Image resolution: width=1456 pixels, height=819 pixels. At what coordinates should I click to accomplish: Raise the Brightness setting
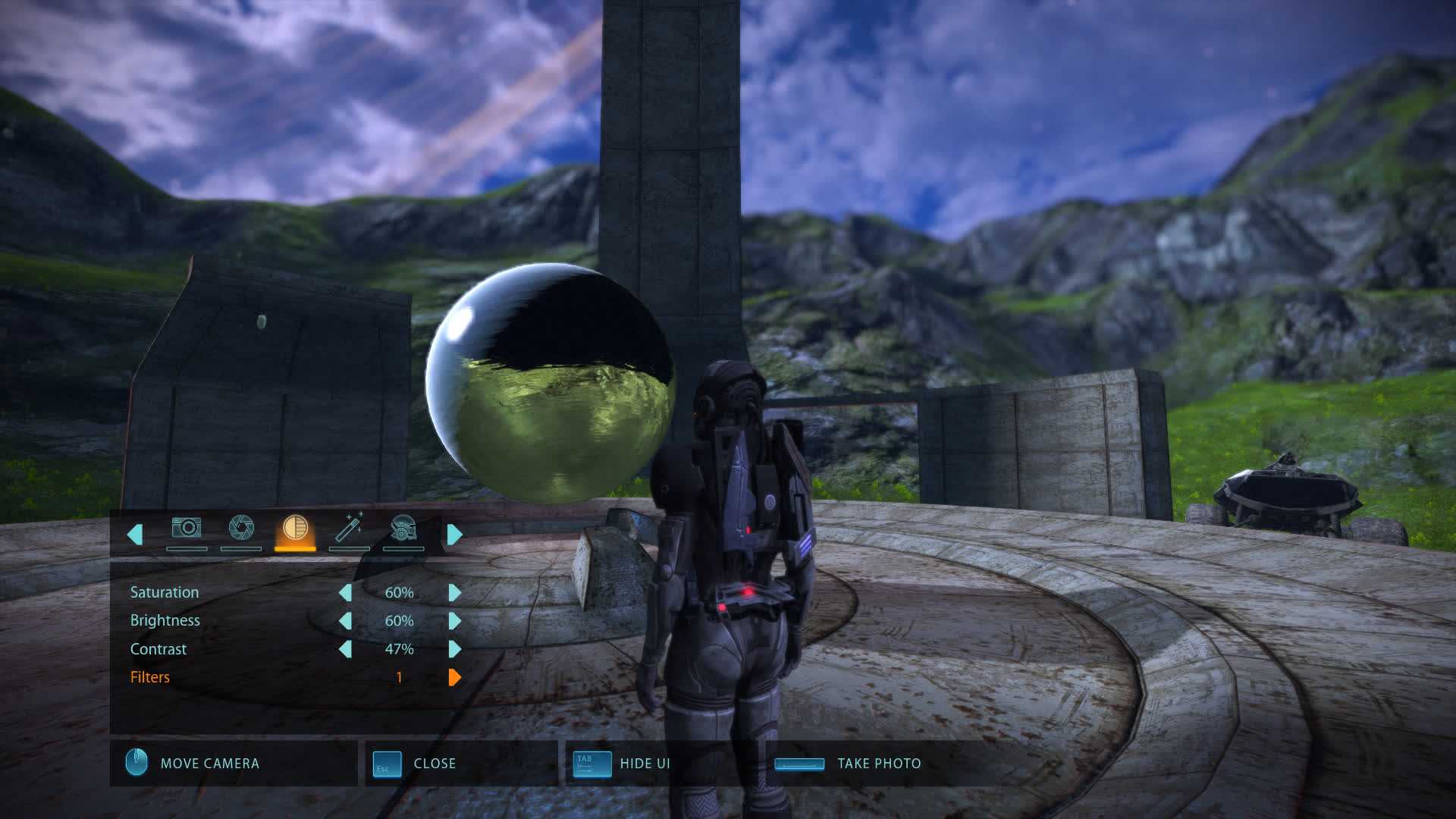[x=455, y=621]
